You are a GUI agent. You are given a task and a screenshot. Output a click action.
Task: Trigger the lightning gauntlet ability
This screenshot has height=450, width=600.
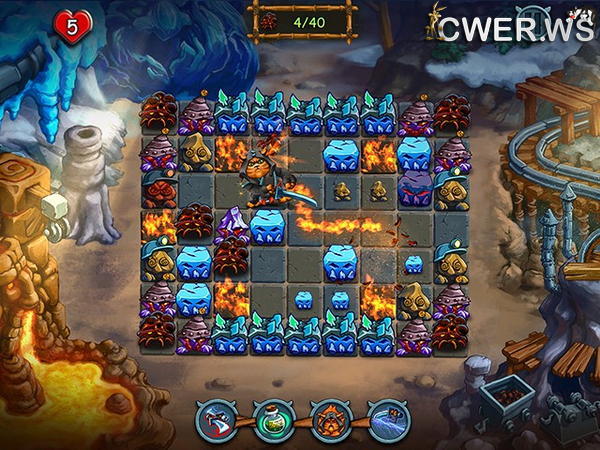coord(388,420)
